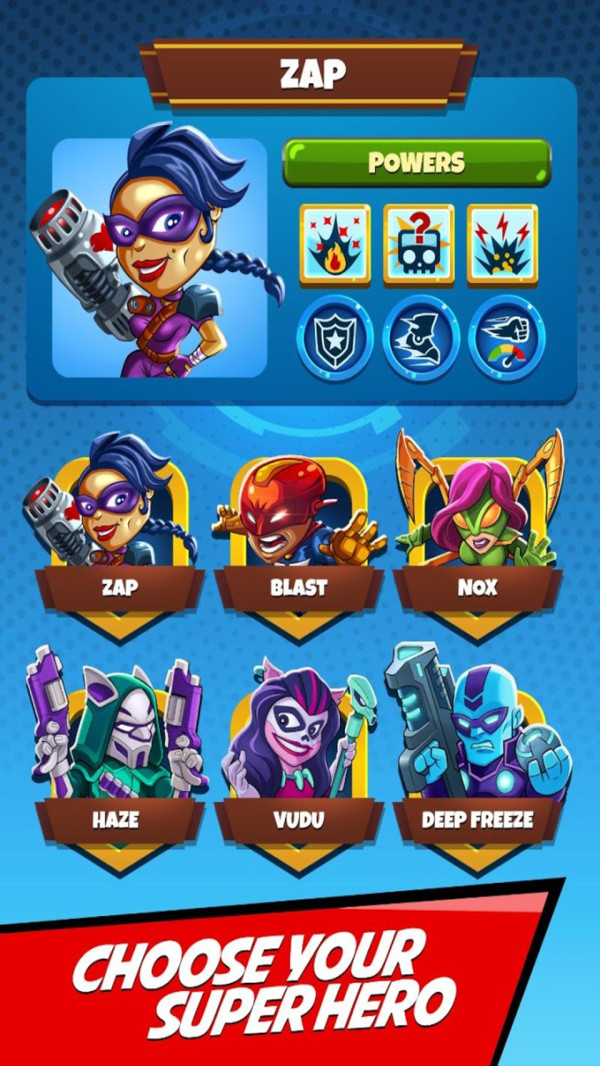This screenshot has width=600, height=1066.
Task: Choose the Zap hero tile
Action: pos(119,530)
